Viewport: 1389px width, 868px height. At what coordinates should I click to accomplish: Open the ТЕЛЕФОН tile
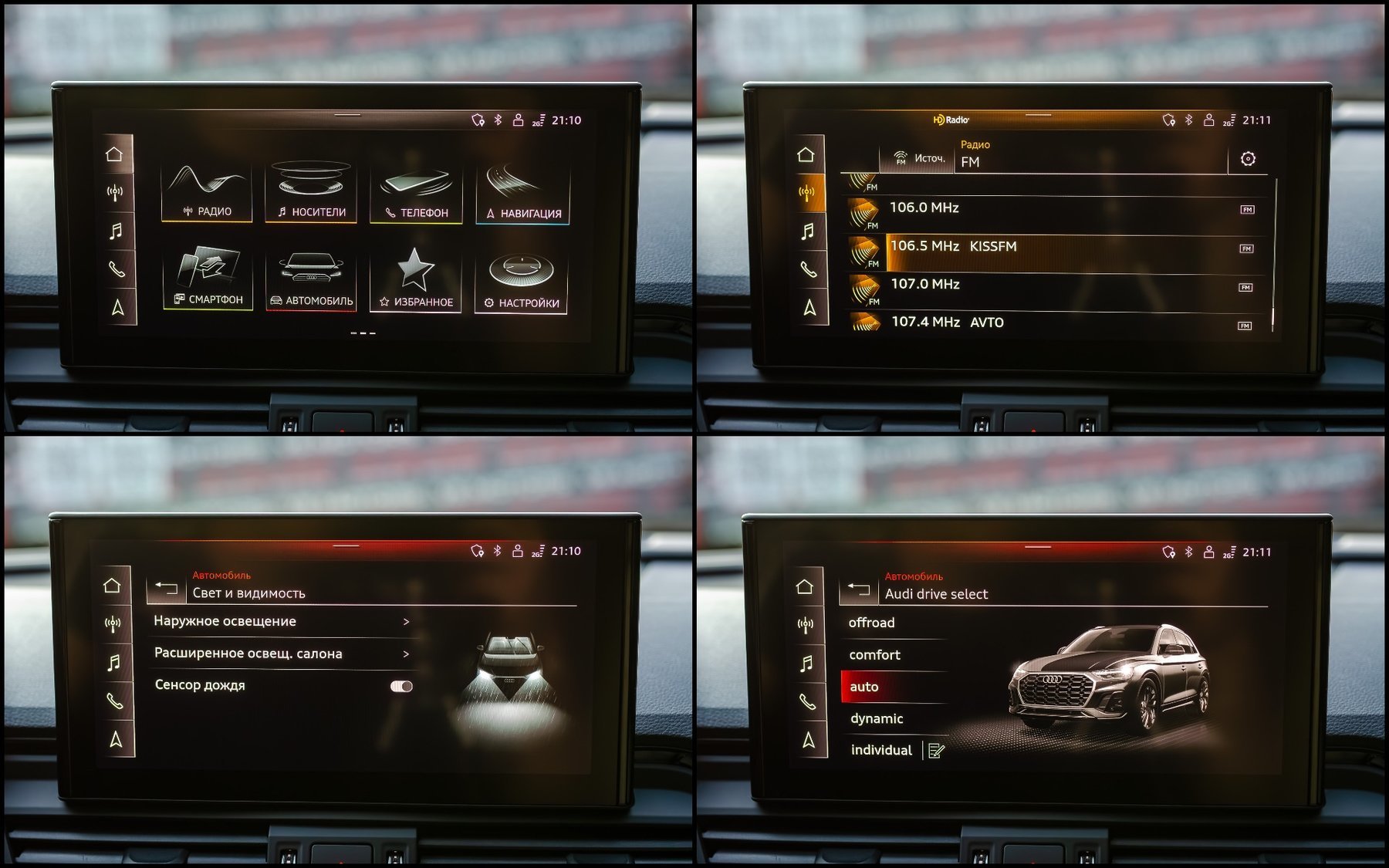[x=416, y=194]
